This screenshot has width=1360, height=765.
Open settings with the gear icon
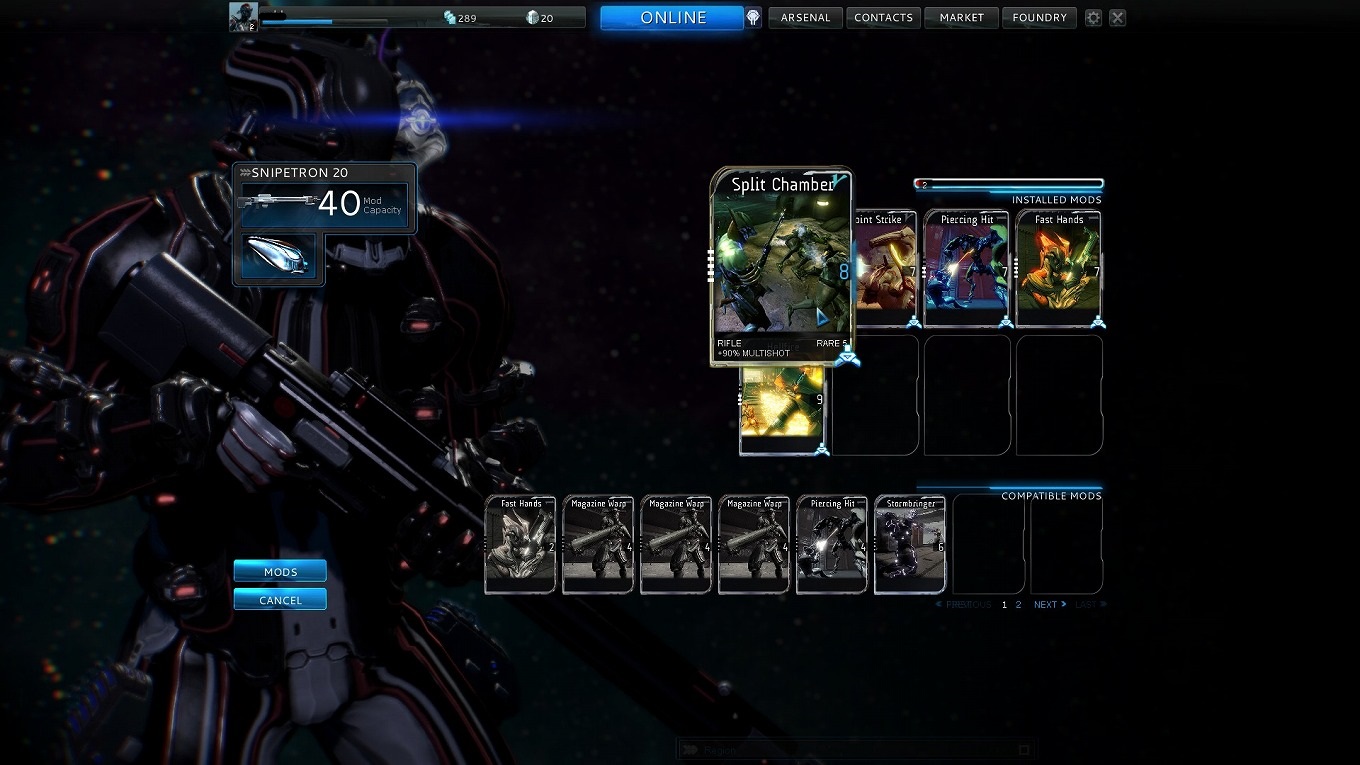[1093, 18]
